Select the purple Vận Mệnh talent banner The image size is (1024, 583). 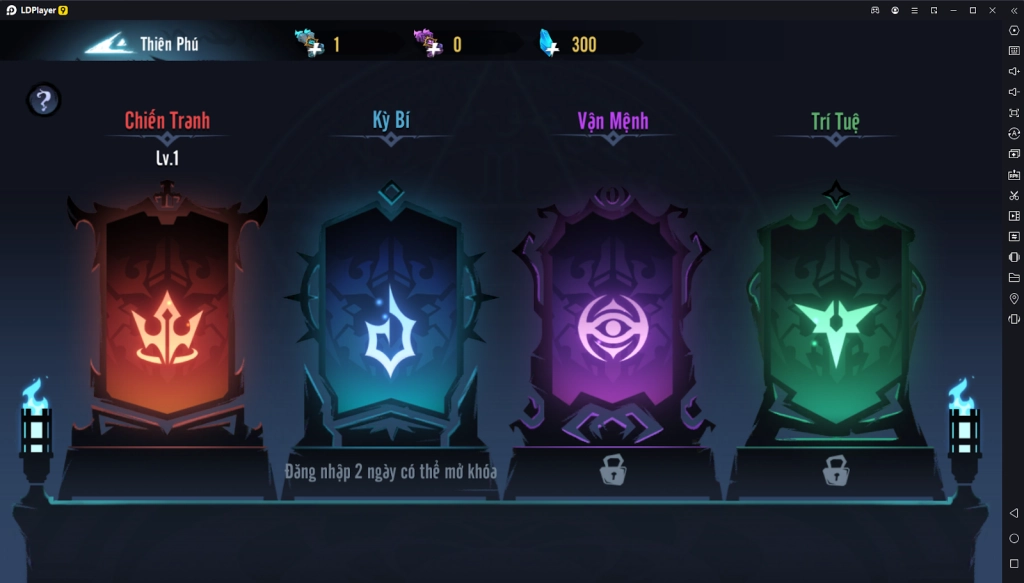point(612,322)
